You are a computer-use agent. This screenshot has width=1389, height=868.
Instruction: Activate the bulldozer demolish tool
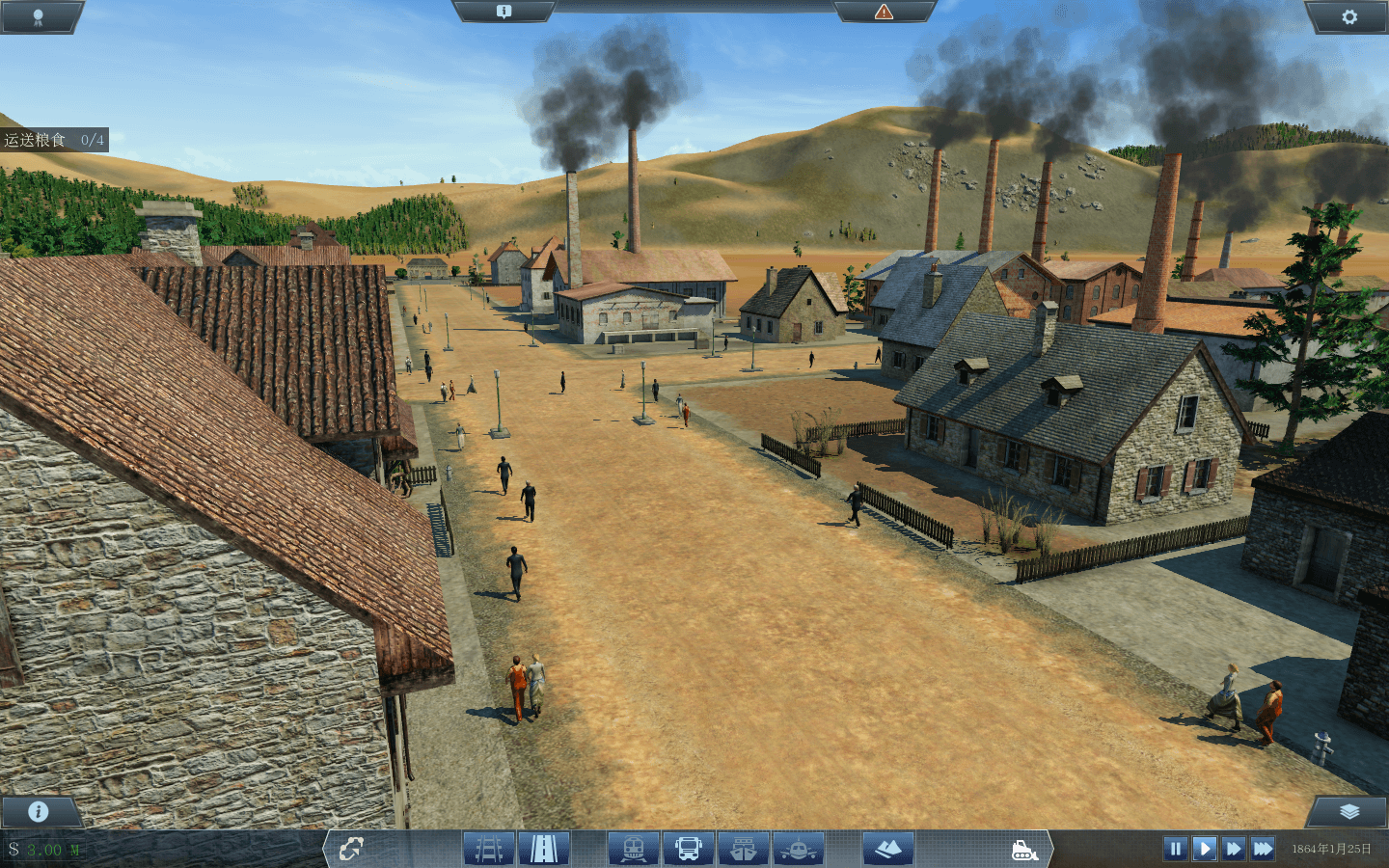pos(1024,850)
